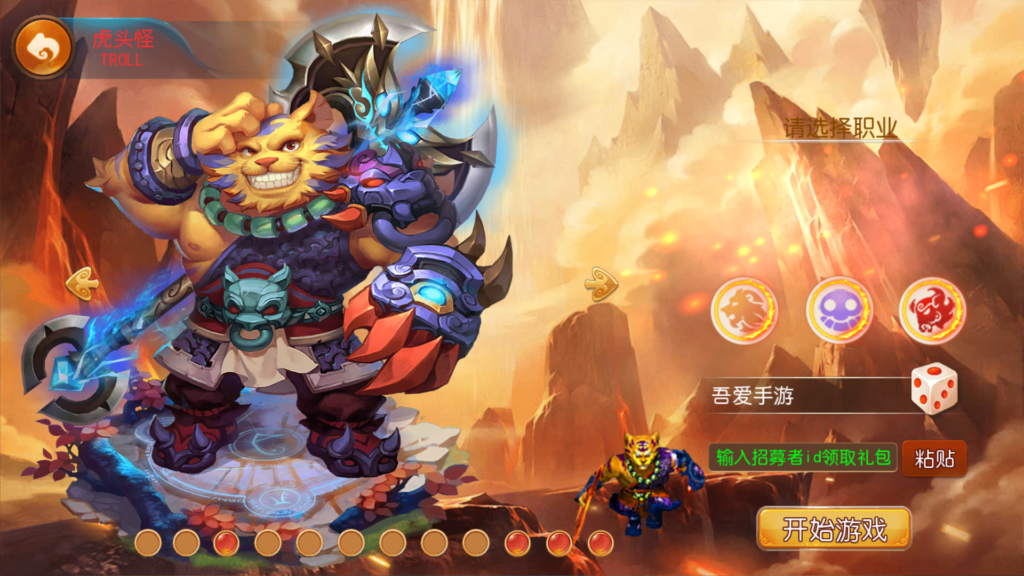Choose the orange lion class icon
The width and height of the screenshot is (1024, 576).
pyautogui.click(x=744, y=311)
